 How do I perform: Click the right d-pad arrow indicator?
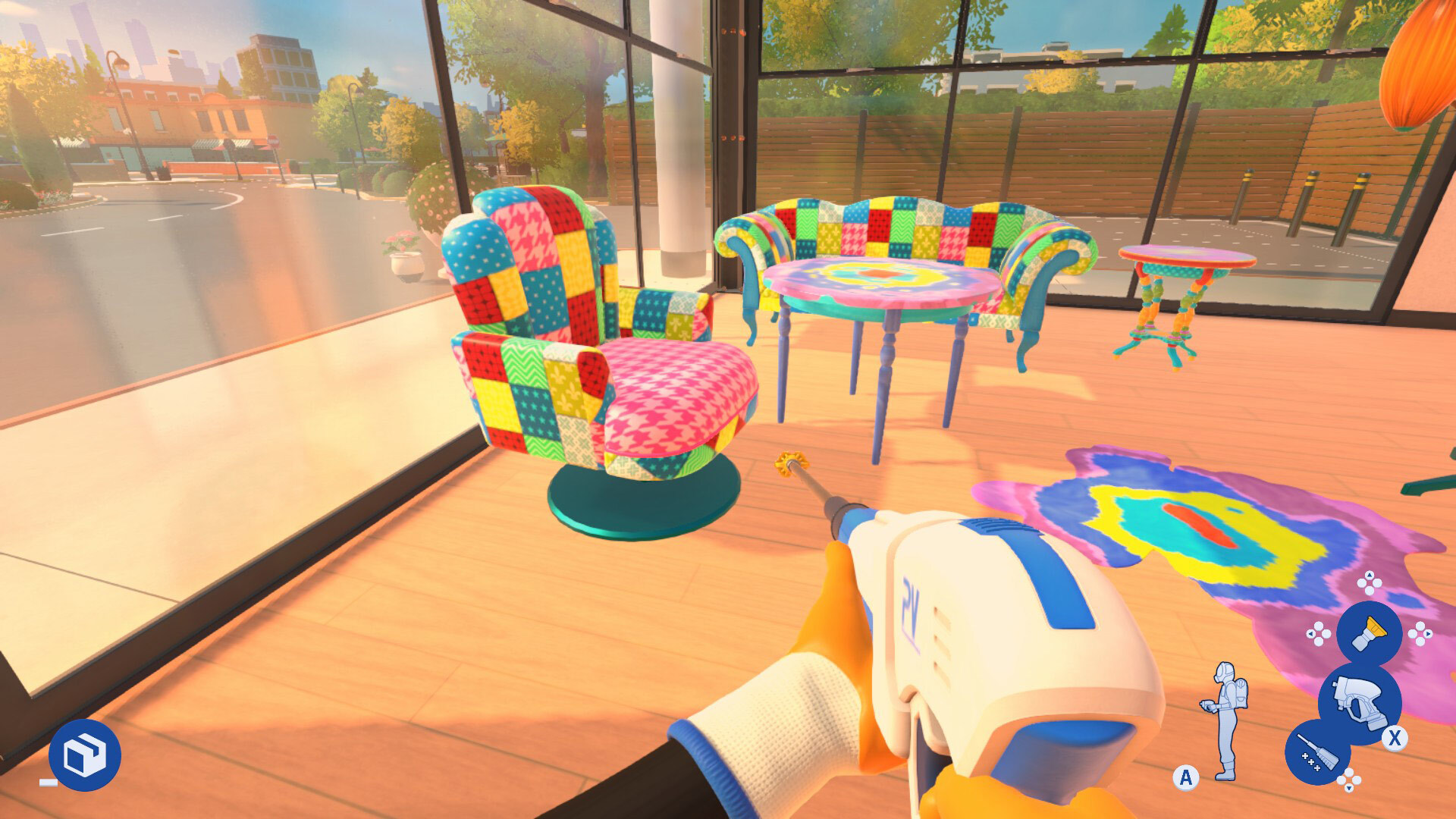point(1428,635)
